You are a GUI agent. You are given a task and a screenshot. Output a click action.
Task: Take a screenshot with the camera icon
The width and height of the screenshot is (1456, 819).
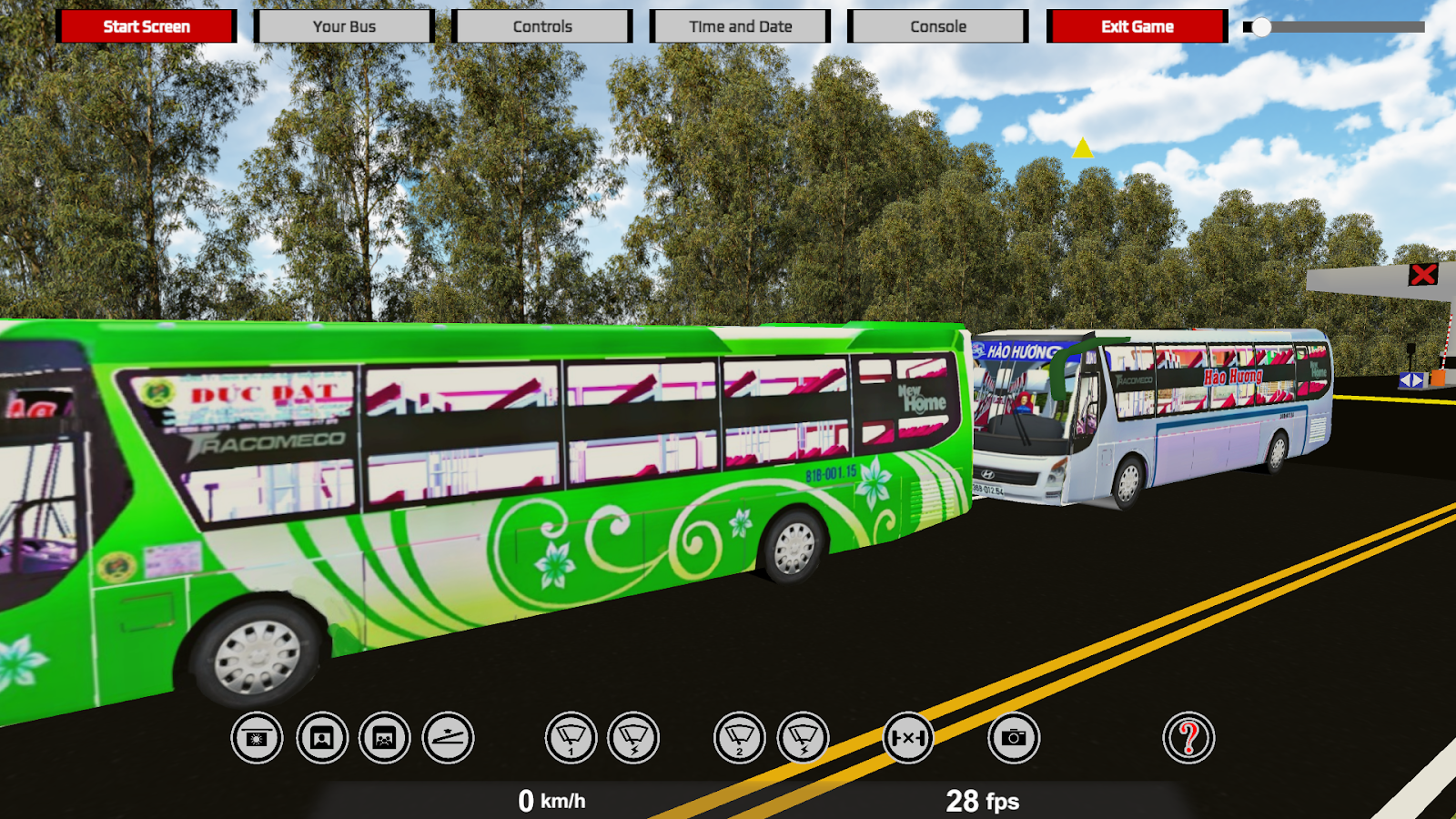tap(1014, 738)
